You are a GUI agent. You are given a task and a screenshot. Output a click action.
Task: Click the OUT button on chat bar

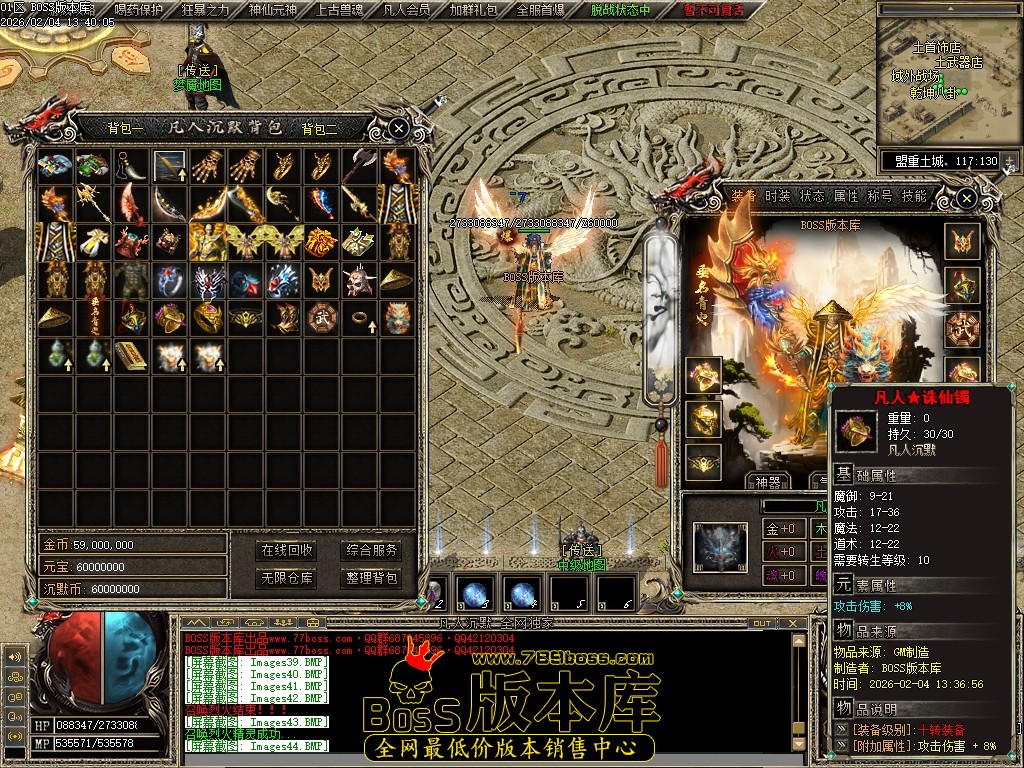pyautogui.click(x=762, y=623)
